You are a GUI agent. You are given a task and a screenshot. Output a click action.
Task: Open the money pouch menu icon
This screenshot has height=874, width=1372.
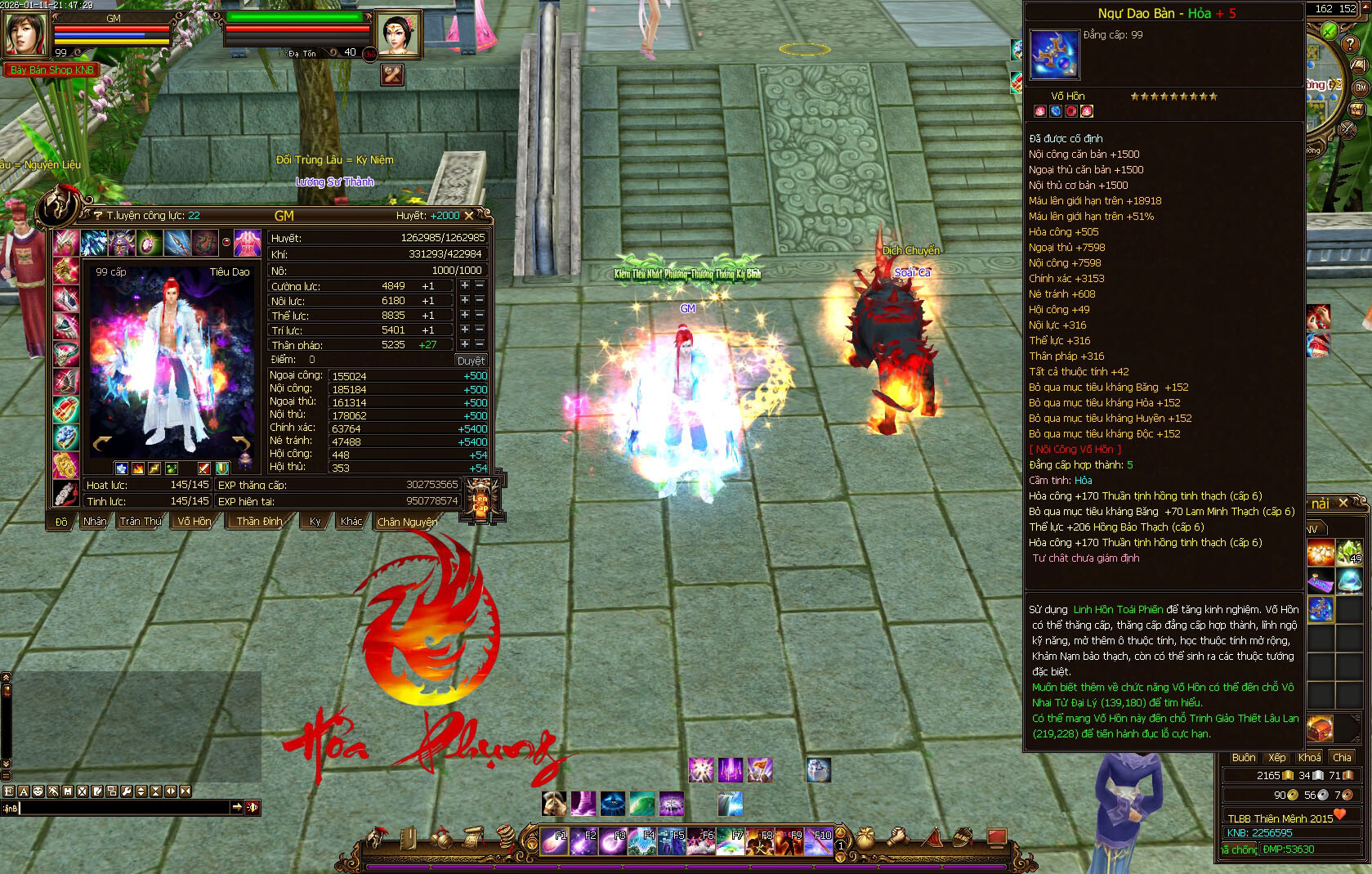[865, 838]
